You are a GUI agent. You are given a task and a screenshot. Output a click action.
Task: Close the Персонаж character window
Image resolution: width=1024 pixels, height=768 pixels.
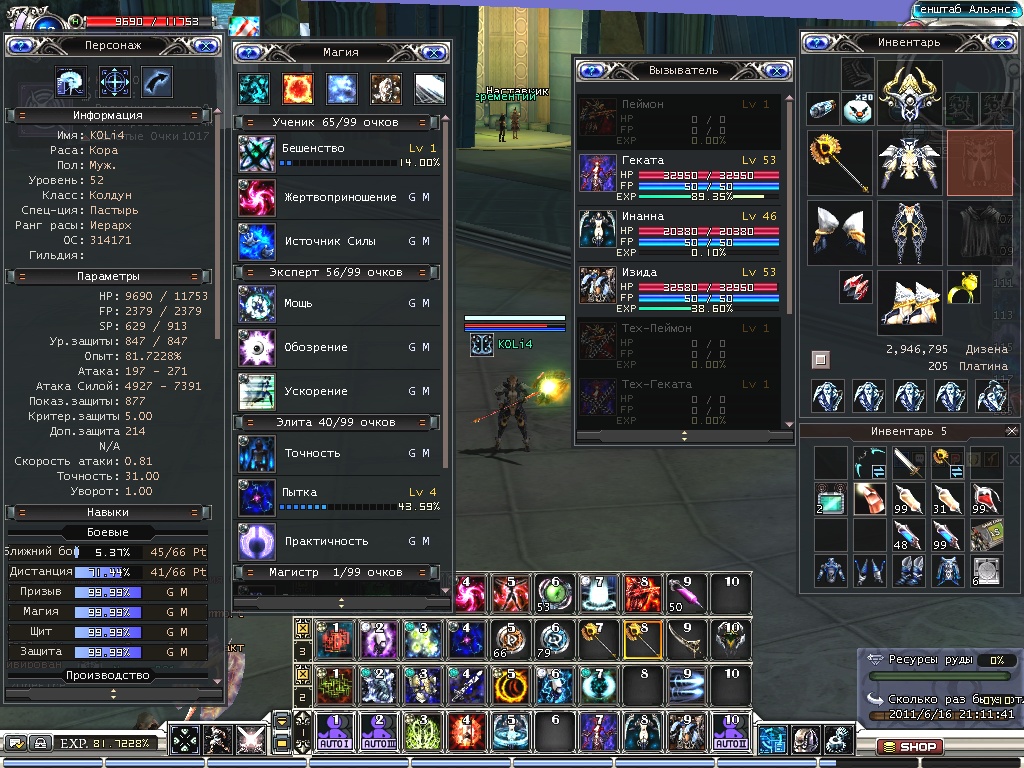point(204,45)
